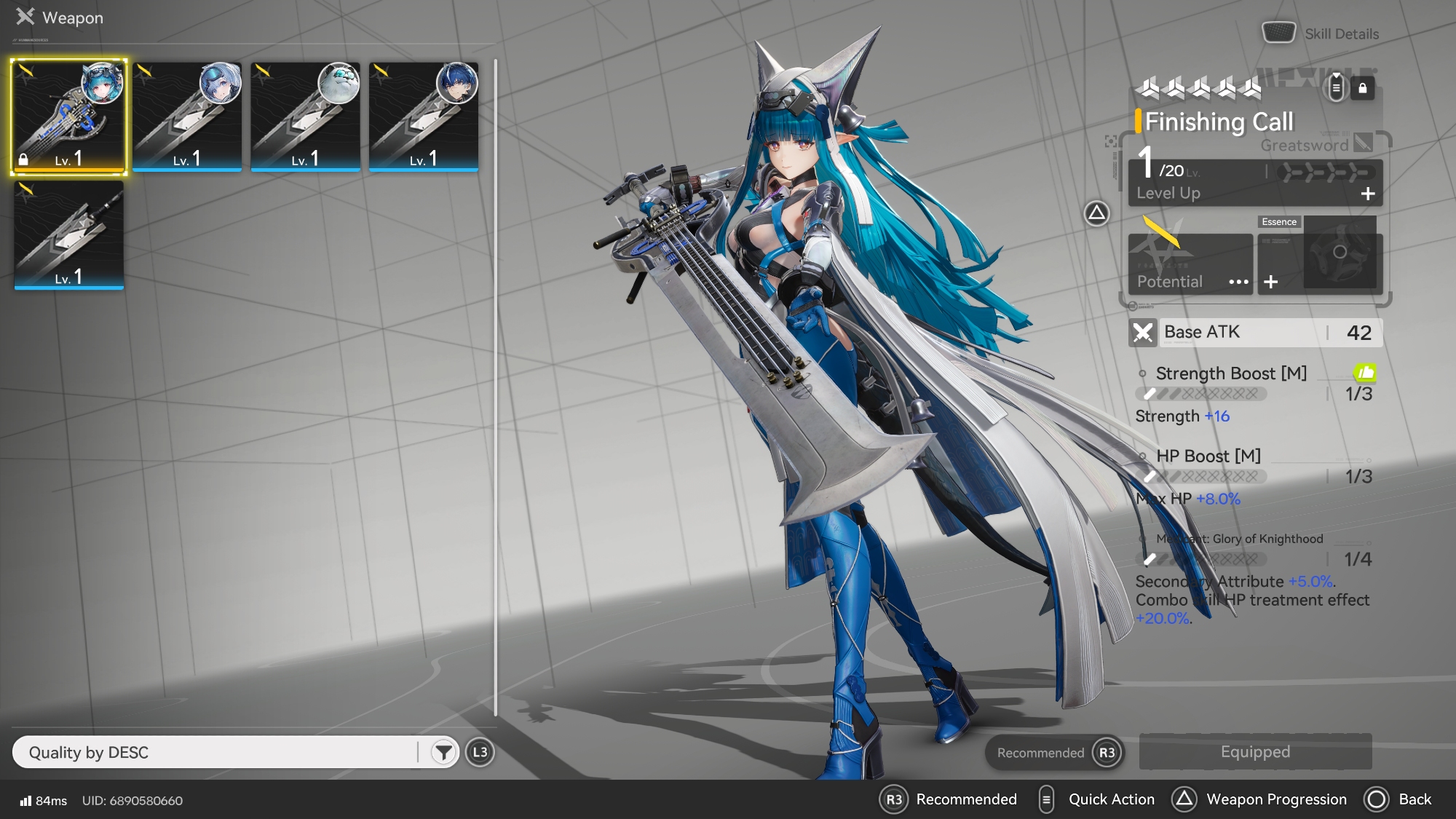The width and height of the screenshot is (1456, 819).
Task: Click the green thumbs-up icon on Strength Boost
Action: point(1365,373)
